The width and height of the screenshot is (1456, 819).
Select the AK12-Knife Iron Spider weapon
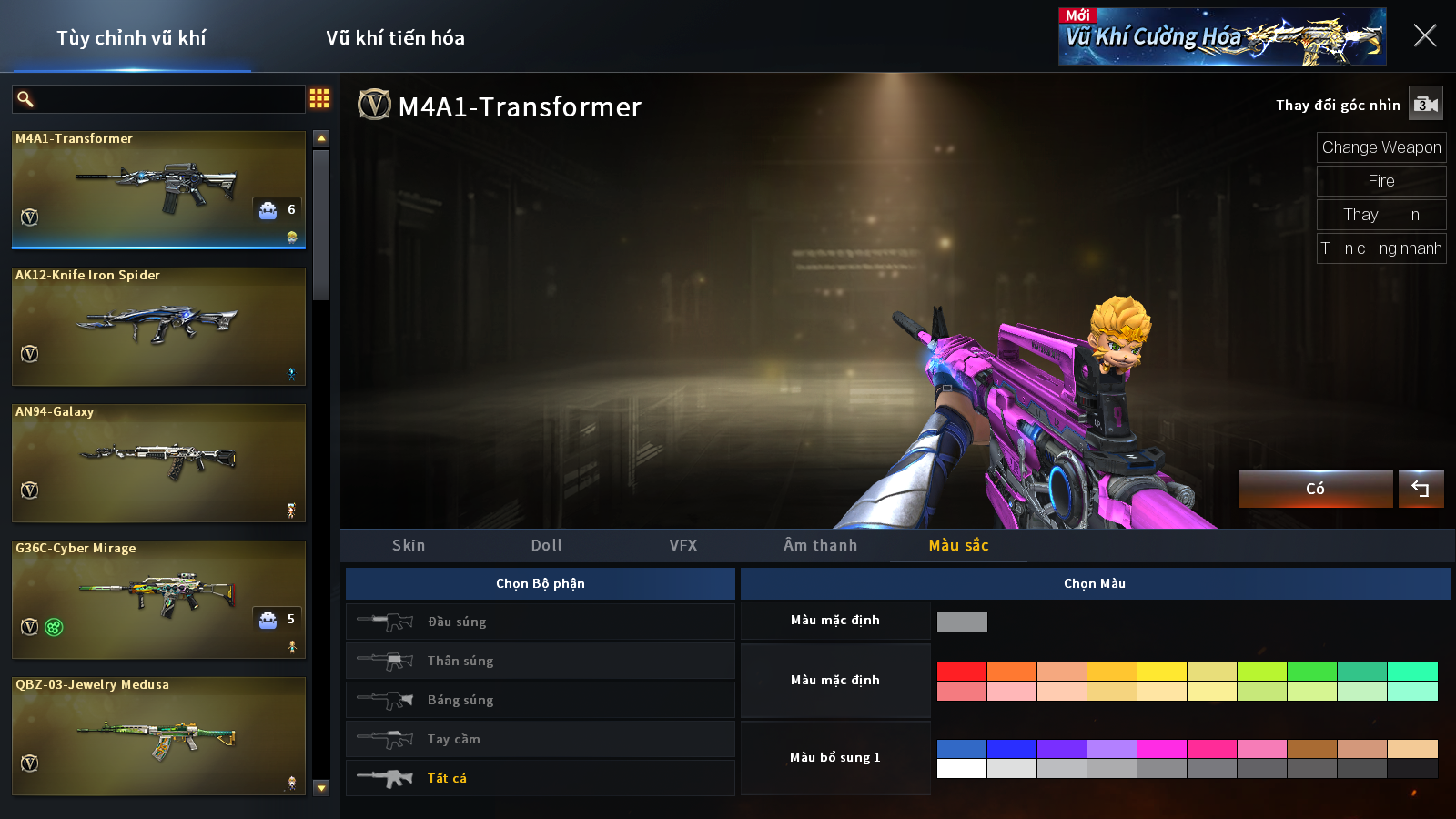158,326
